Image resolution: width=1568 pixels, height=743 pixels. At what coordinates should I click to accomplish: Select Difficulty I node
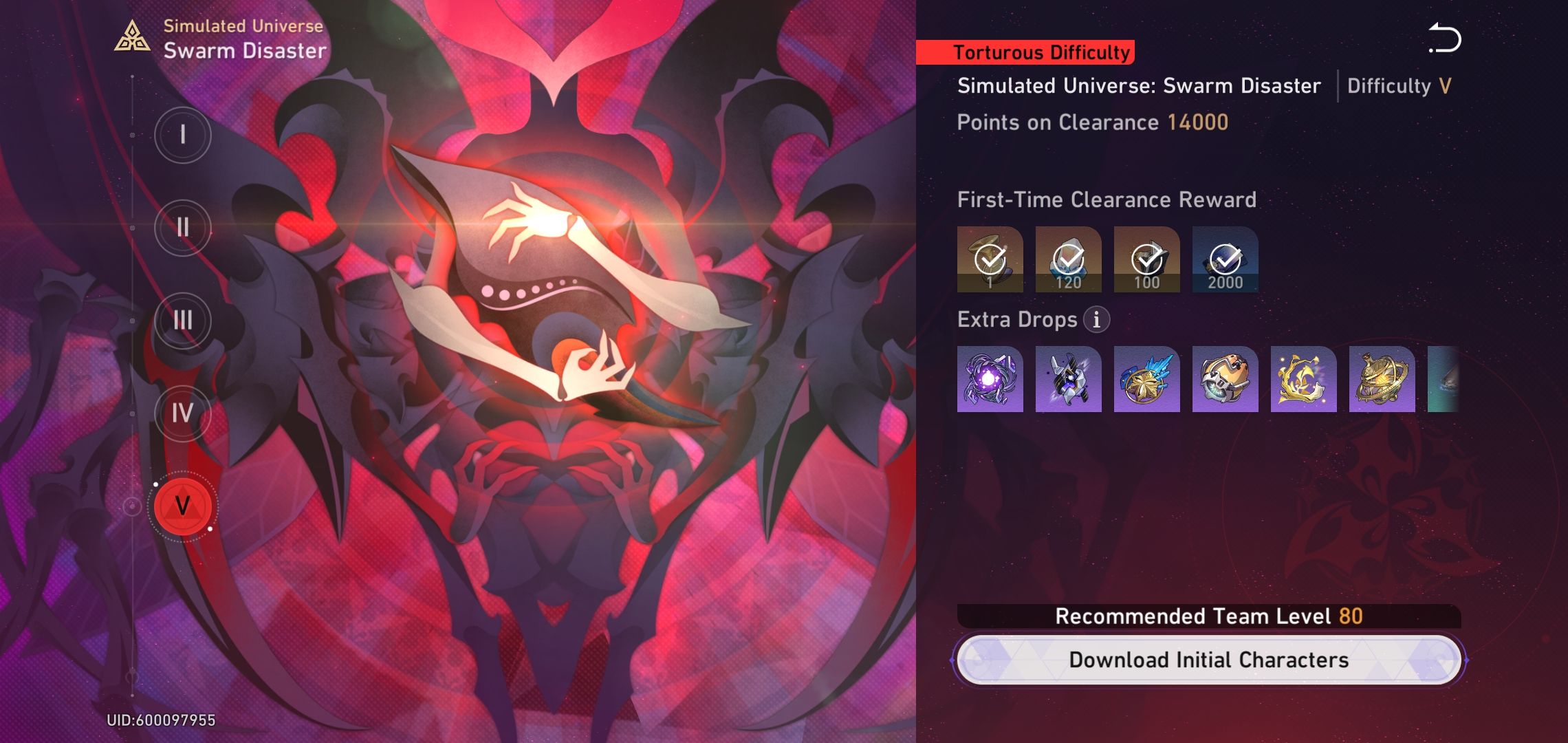click(x=182, y=135)
